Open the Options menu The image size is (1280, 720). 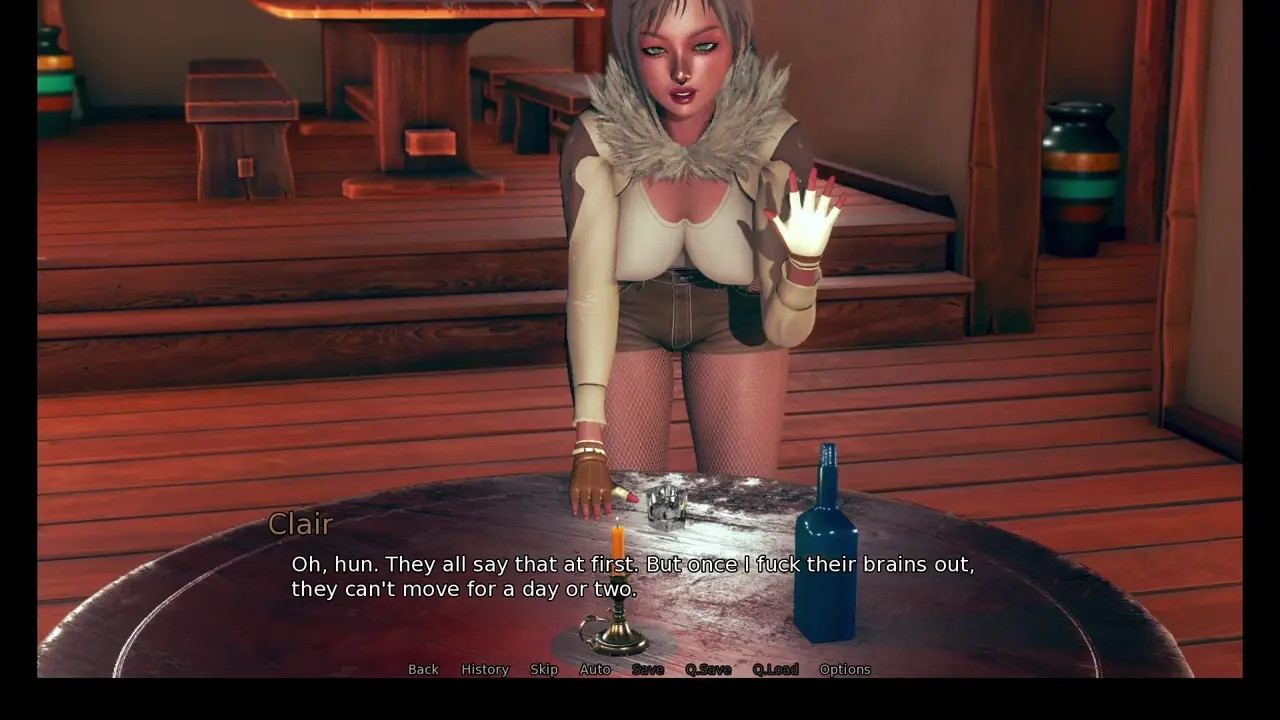pyautogui.click(x=845, y=669)
